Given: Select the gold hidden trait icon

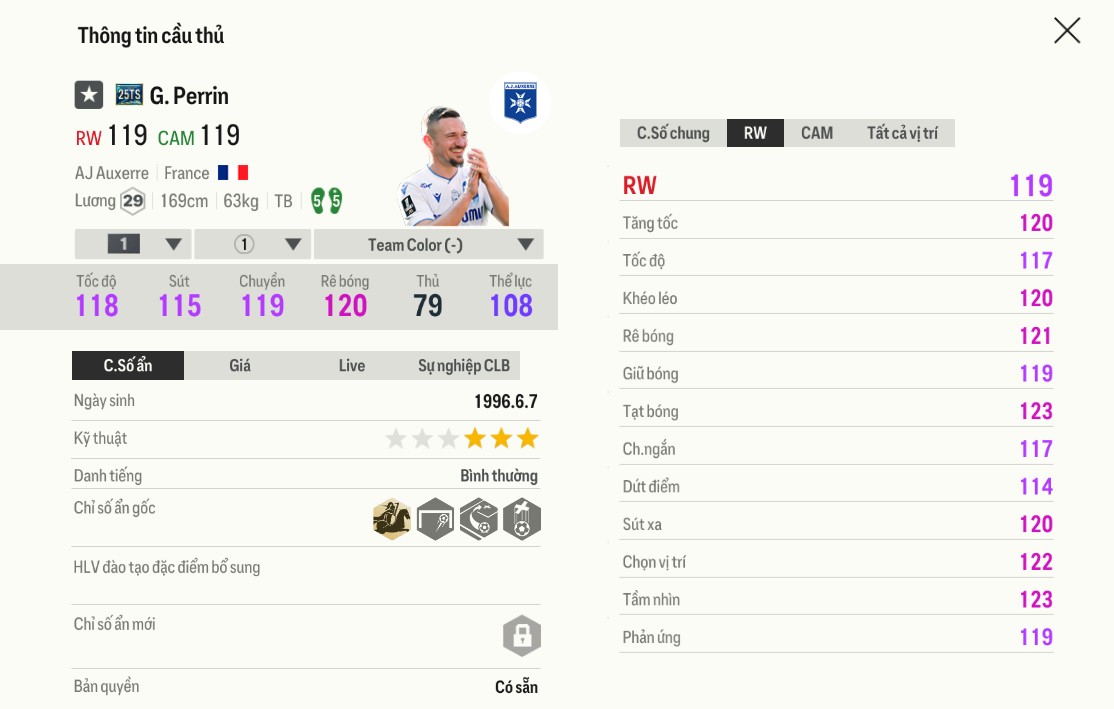Looking at the screenshot, I should pyautogui.click(x=392, y=519).
